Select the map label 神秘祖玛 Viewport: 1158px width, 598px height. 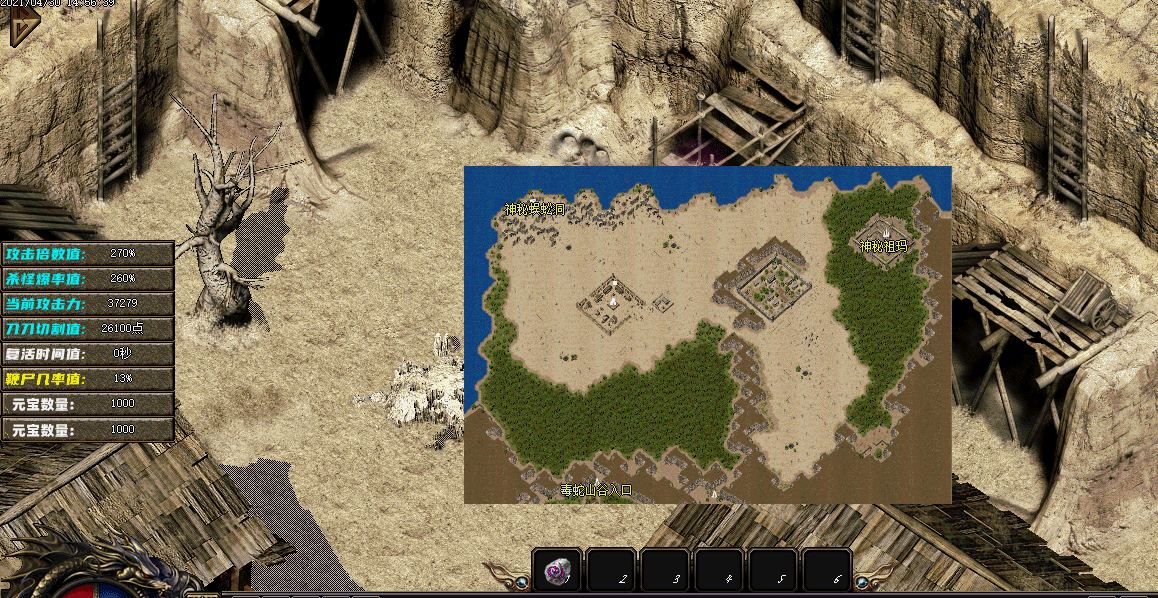(883, 246)
